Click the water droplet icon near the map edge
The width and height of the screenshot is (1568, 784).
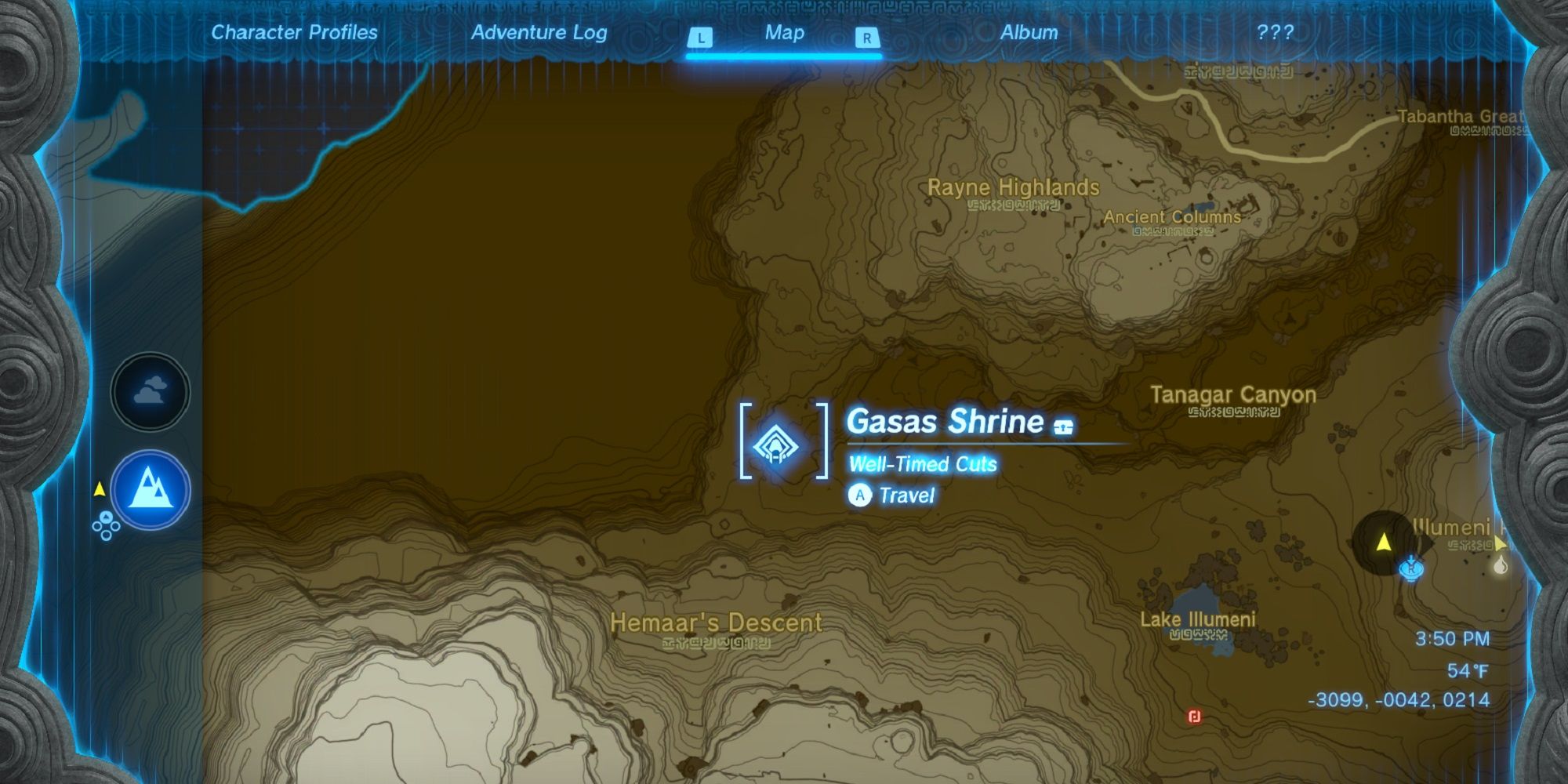click(x=1500, y=565)
